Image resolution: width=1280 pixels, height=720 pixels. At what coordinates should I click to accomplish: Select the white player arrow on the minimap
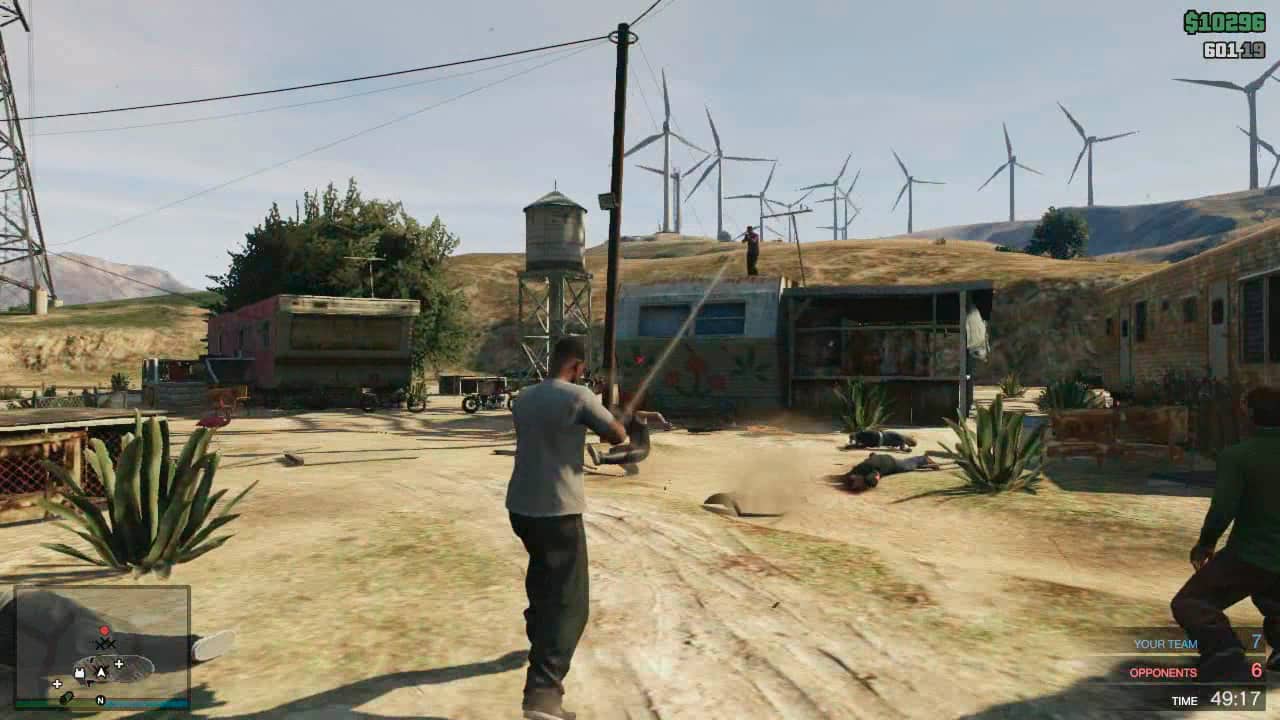101,672
